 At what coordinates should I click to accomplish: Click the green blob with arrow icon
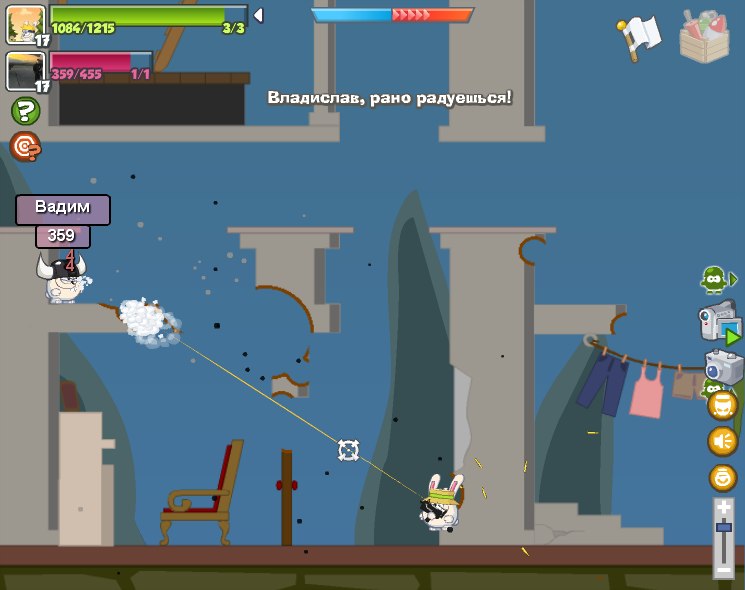coord(717,279)
